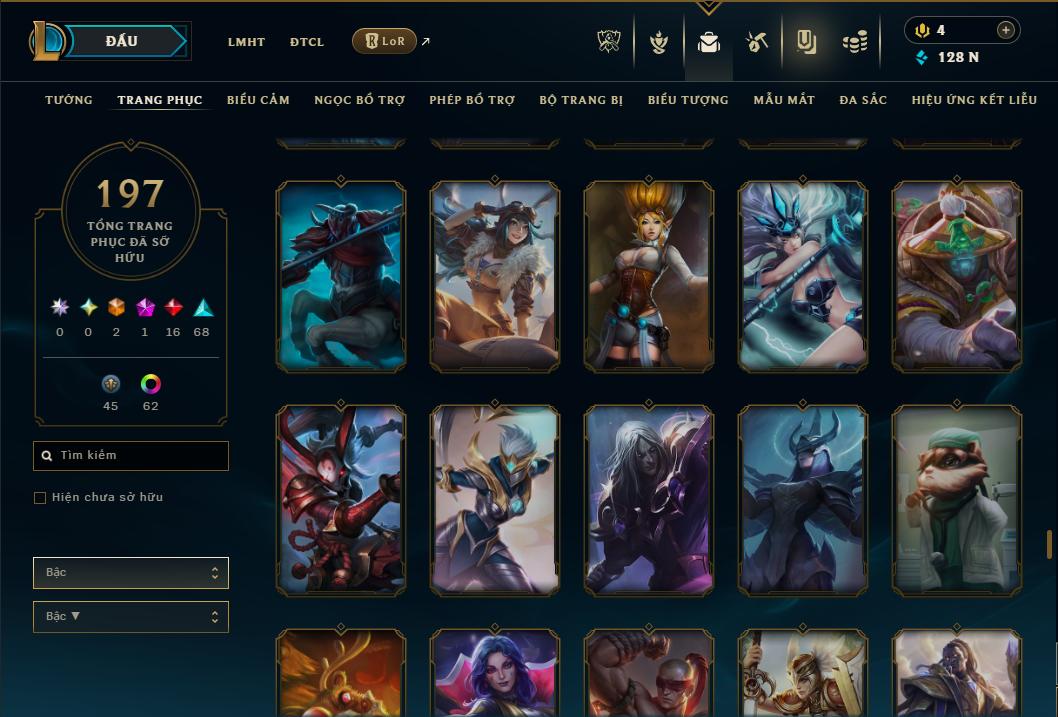Image resolution: width=1058 pixels, height=717 pixels.
Task: Open the store coins icon
Action: point(854,43)
